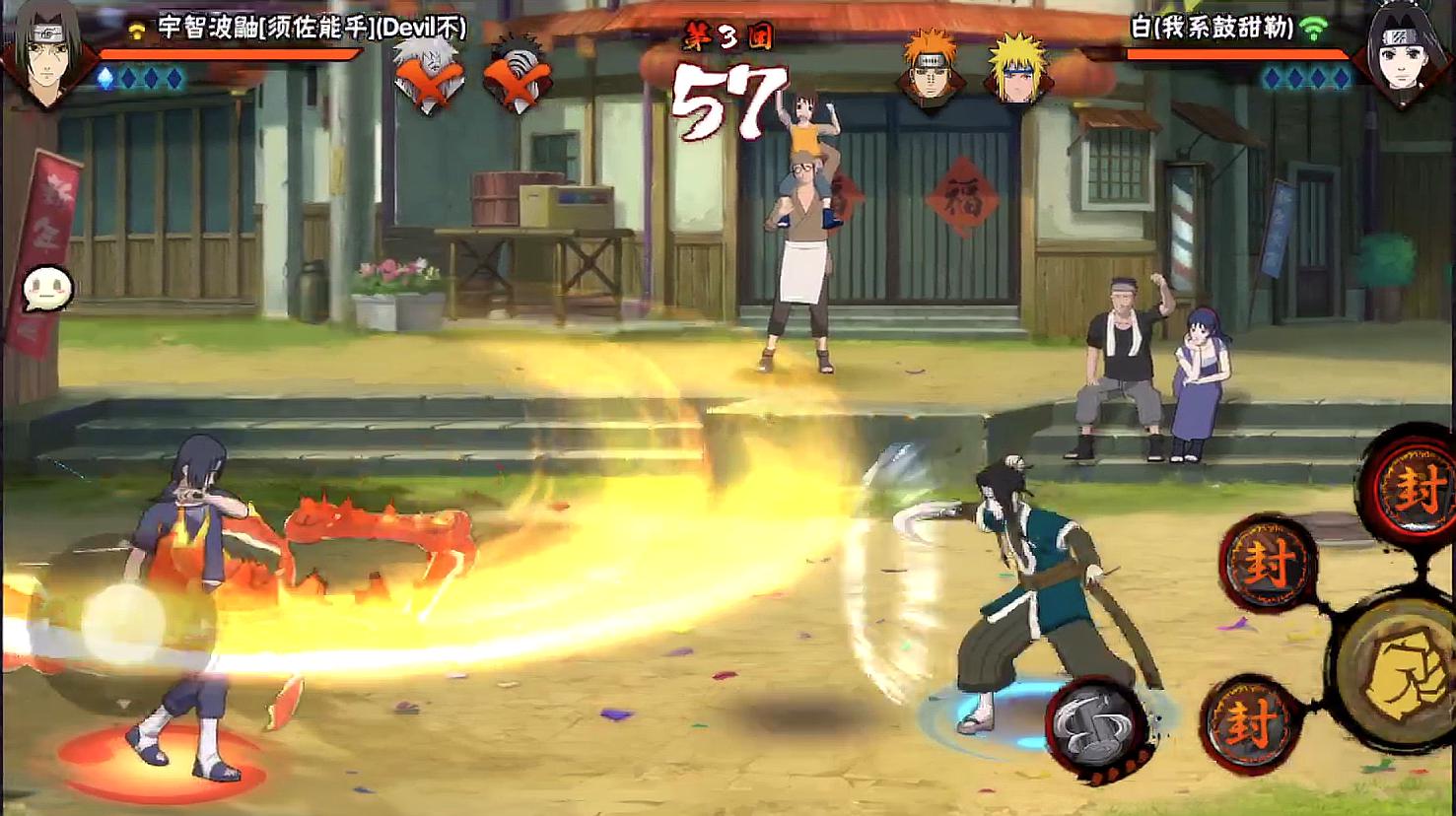This screenshot has width=1456, height=816.
Task: Click the dark-haired defeated teammate portrait
Action: 517,75
